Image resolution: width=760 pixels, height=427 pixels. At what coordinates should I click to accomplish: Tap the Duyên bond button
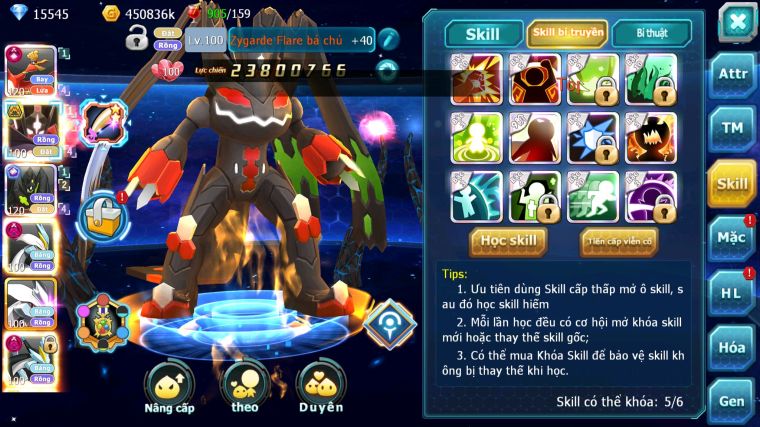(x=320, y=387)
